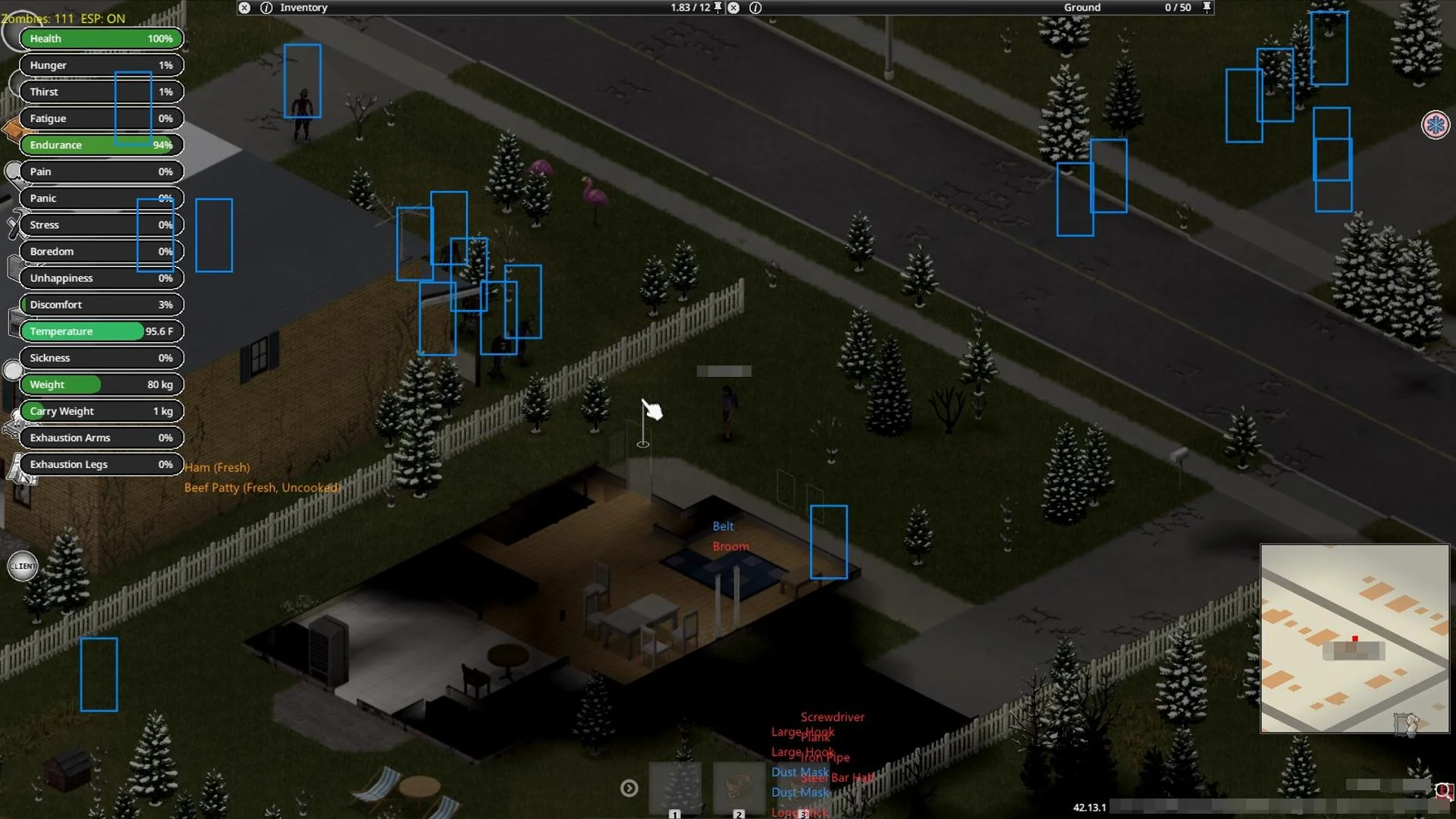Open the red magnifier icon in the corner
The image size is (1456, 819).
(1442, 791)
